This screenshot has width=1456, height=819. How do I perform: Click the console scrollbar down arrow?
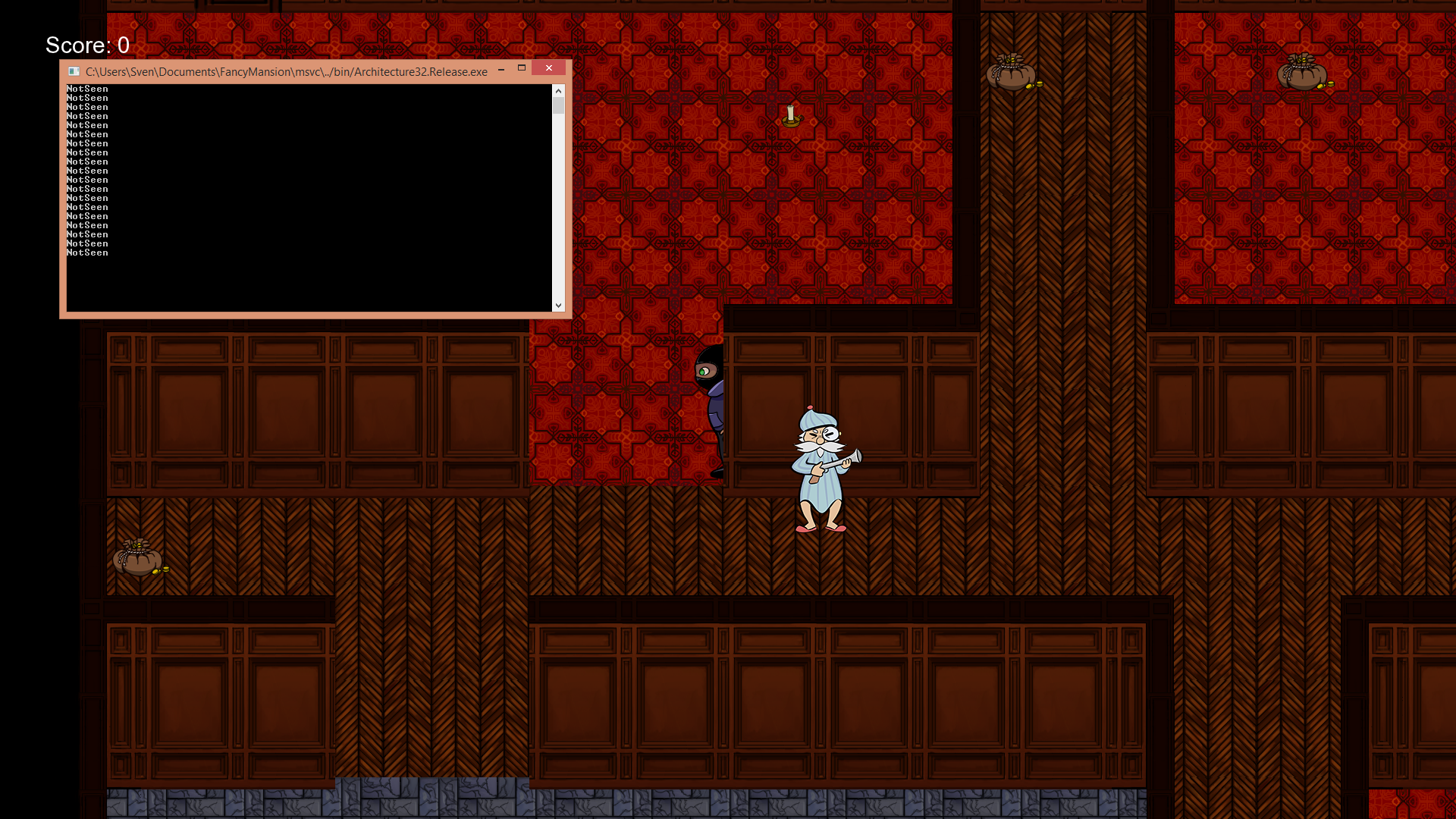[x=559, y=306]
